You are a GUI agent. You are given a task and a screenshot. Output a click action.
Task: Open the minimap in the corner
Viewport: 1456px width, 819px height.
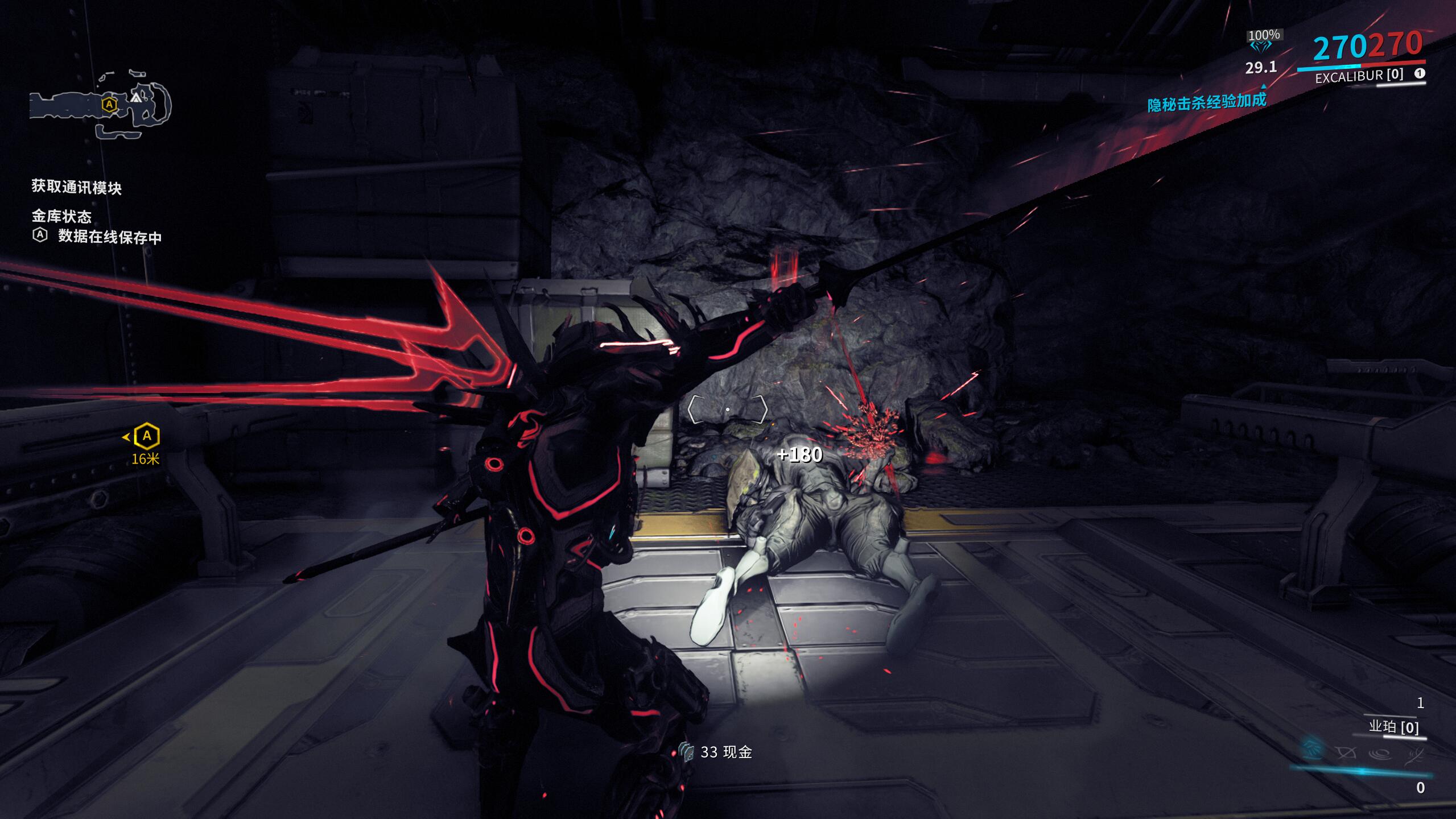100,105
